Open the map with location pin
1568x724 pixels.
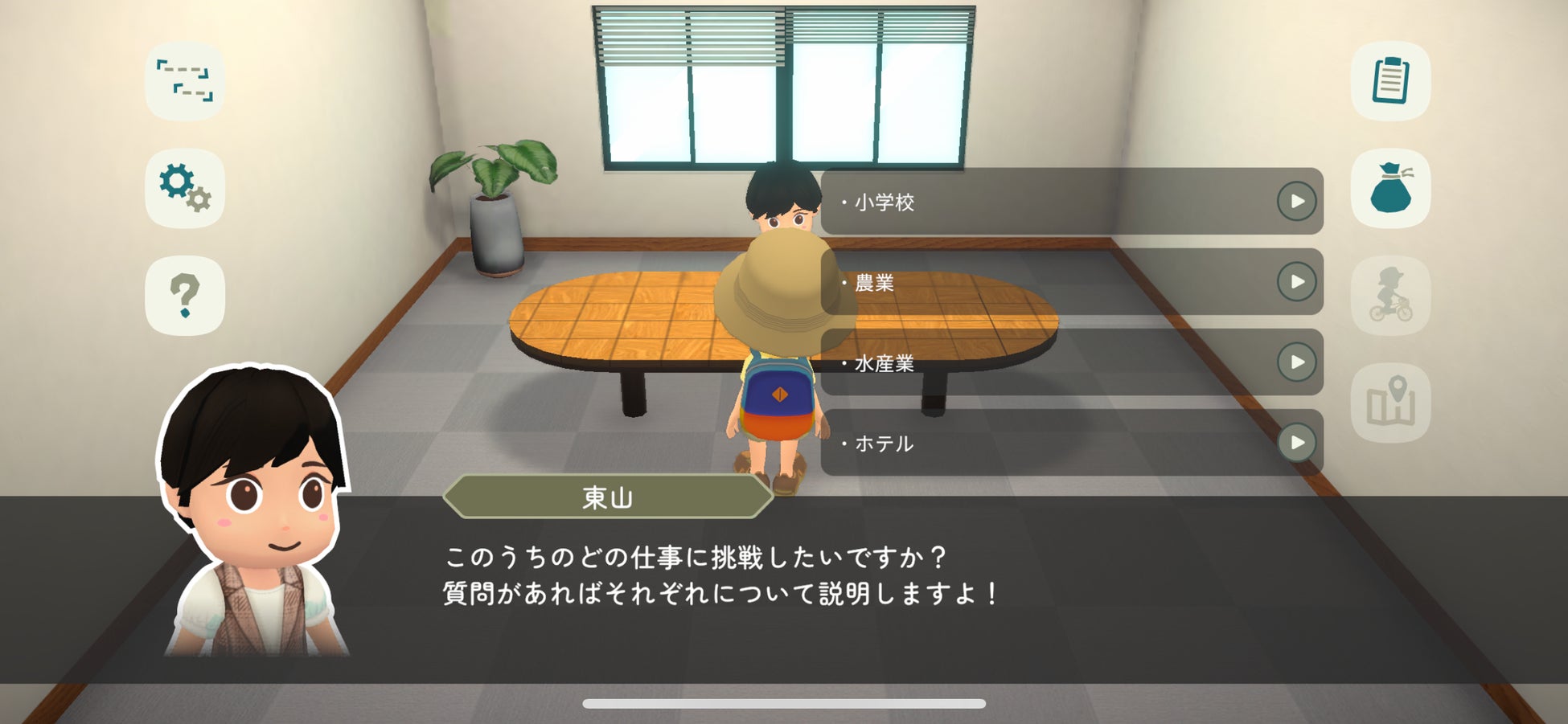pos(1390,402)
